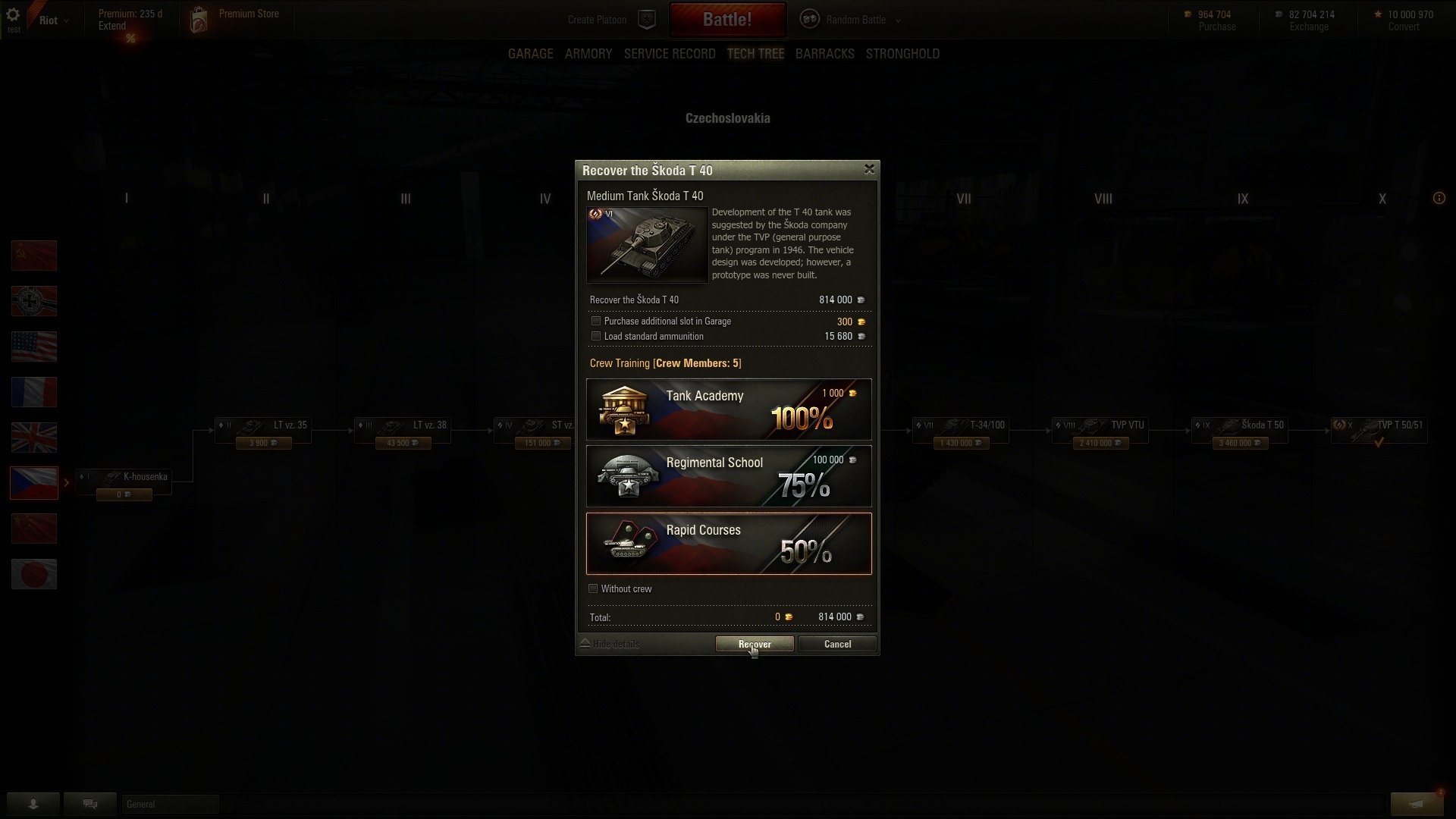Confirm with the Recover button
Viewport: 1456px width, 819px height.
[x=754, y=644]
